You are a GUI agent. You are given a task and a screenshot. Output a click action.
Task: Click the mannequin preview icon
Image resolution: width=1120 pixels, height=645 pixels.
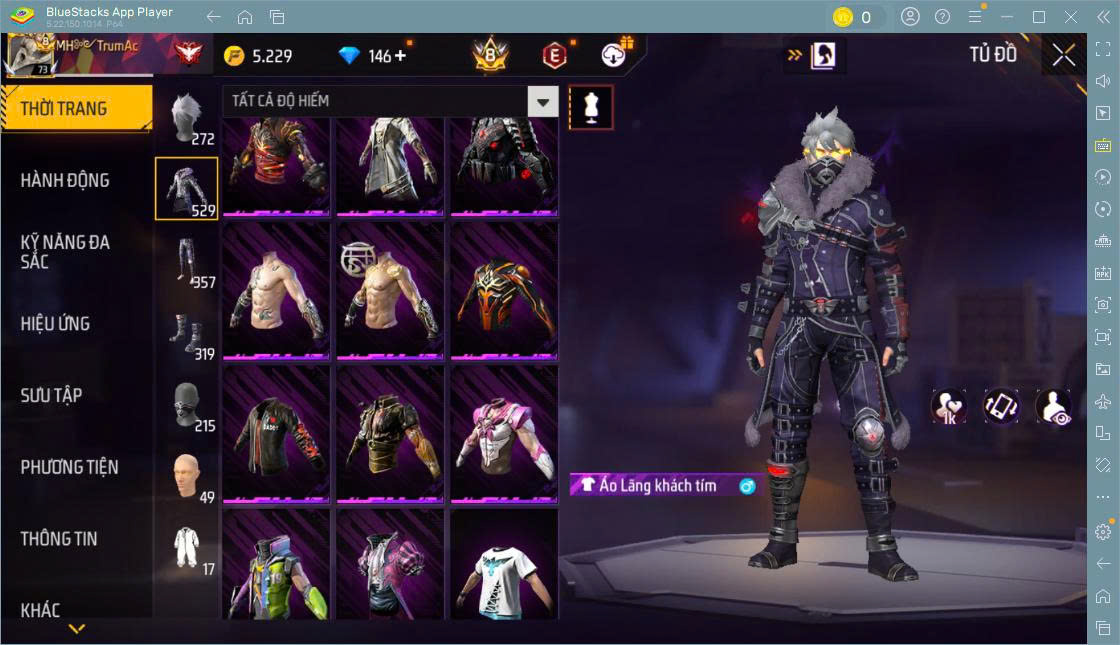(590, 106)
